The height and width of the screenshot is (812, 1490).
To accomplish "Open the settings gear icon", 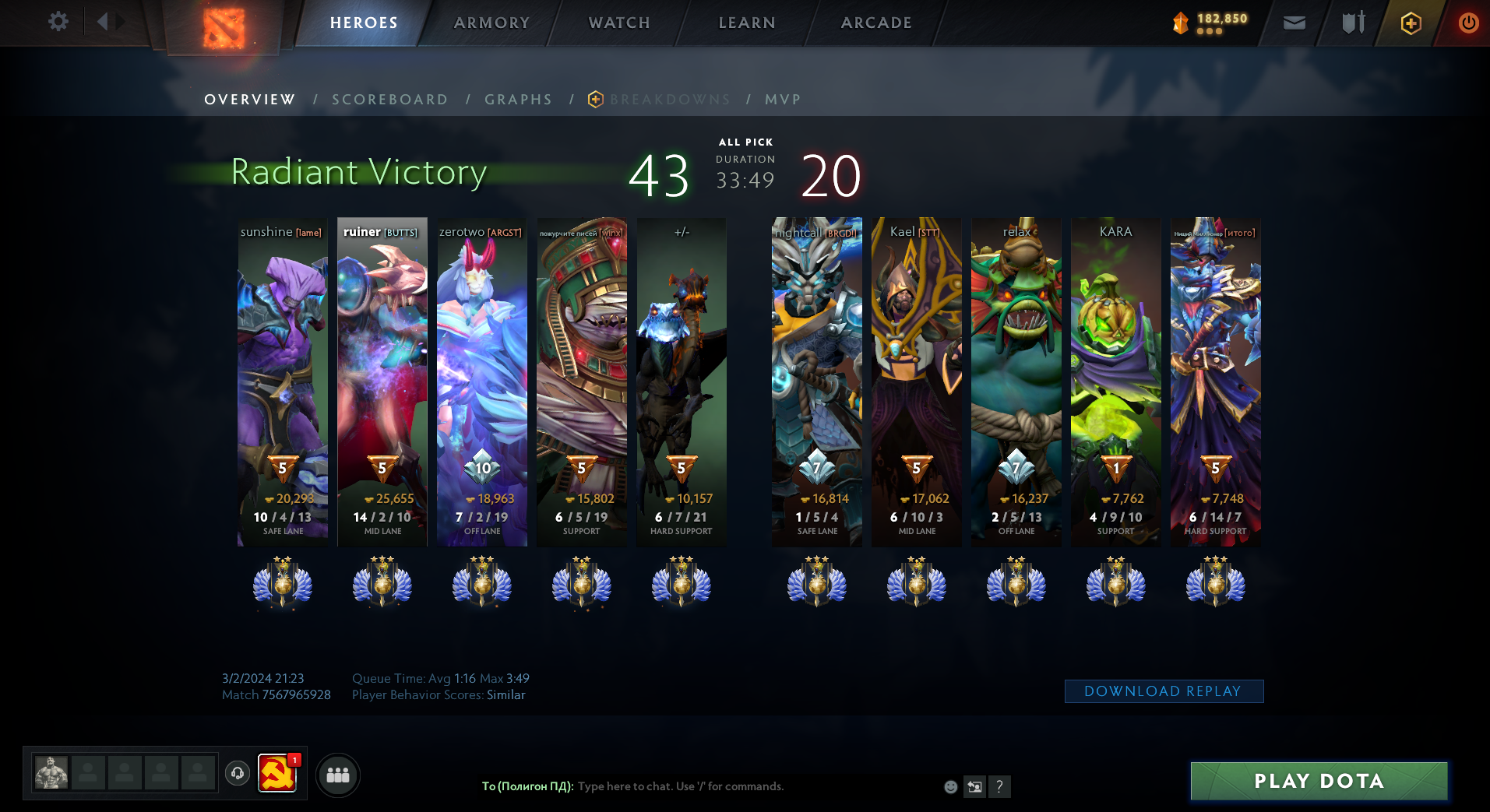I will point(58,22).
